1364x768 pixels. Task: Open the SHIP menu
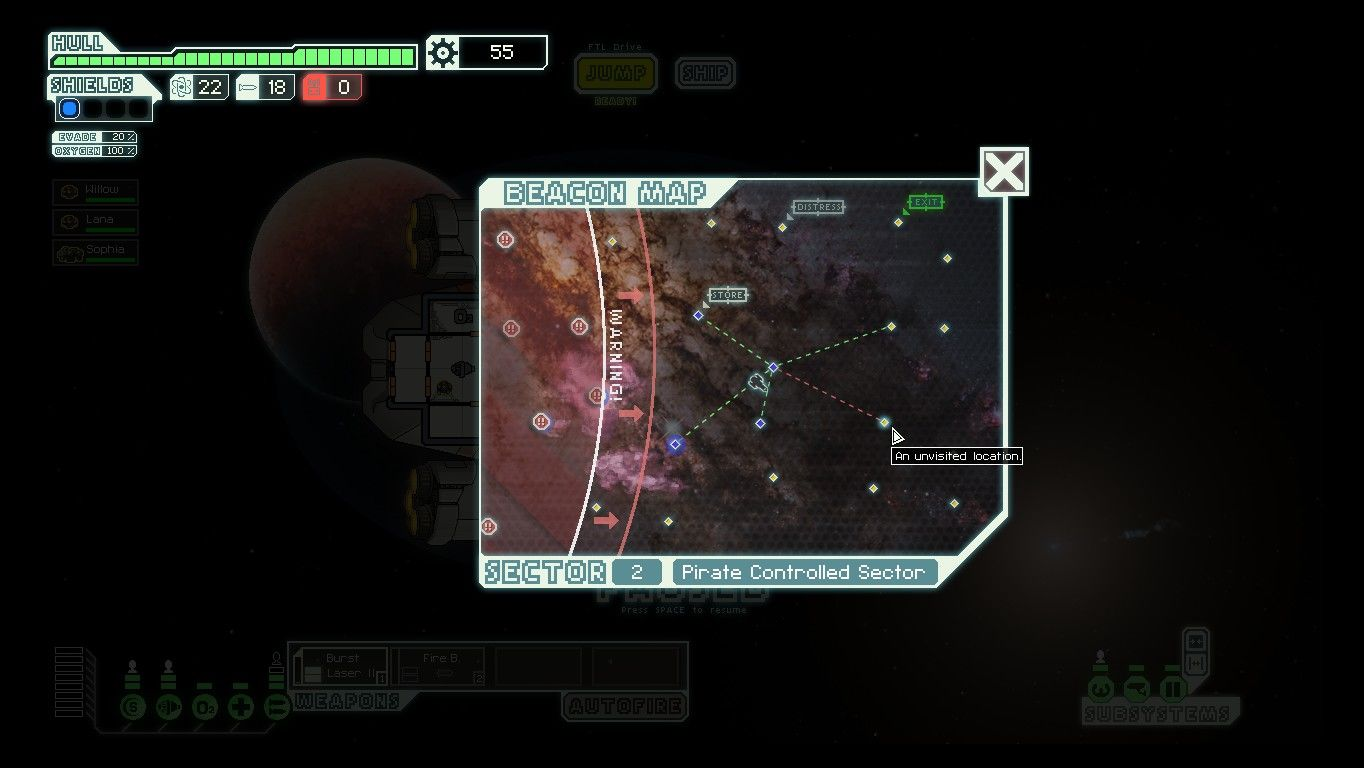[705, 73]
